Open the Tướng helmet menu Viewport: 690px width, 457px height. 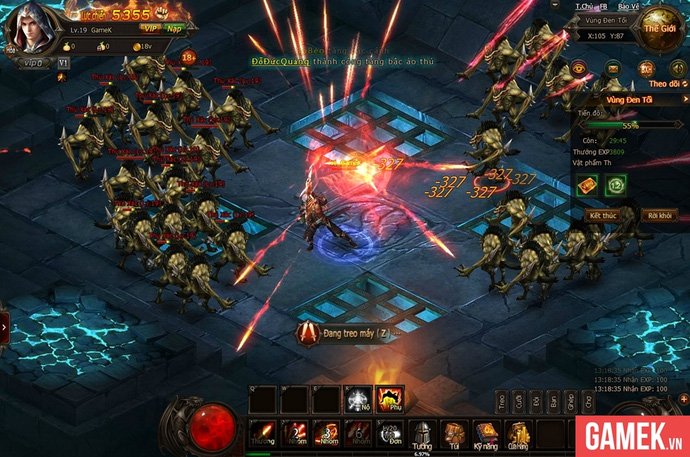[x=423, y=432]
